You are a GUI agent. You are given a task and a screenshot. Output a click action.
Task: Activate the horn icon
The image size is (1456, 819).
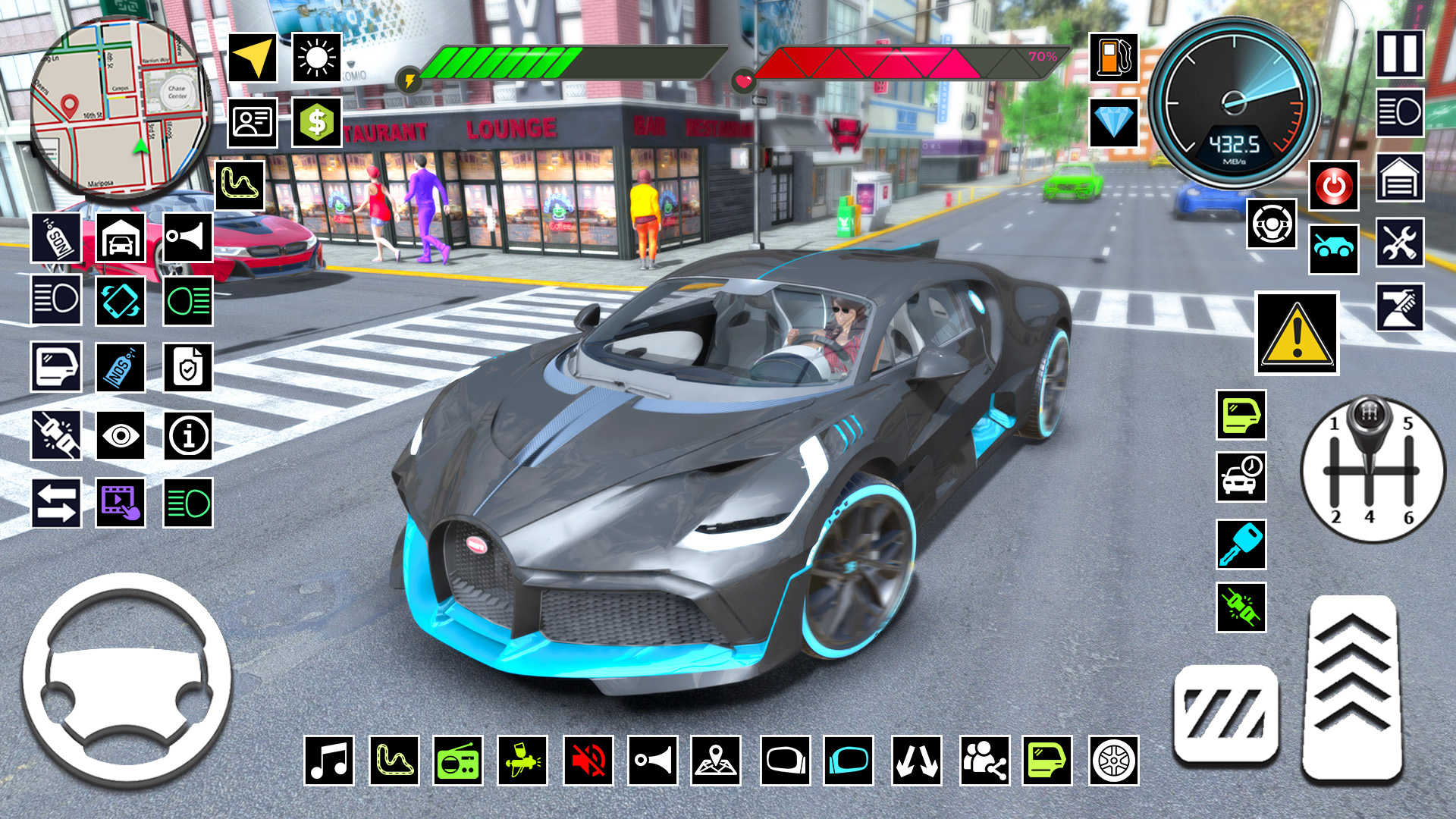pyautogui.click(x=190, y=237)
